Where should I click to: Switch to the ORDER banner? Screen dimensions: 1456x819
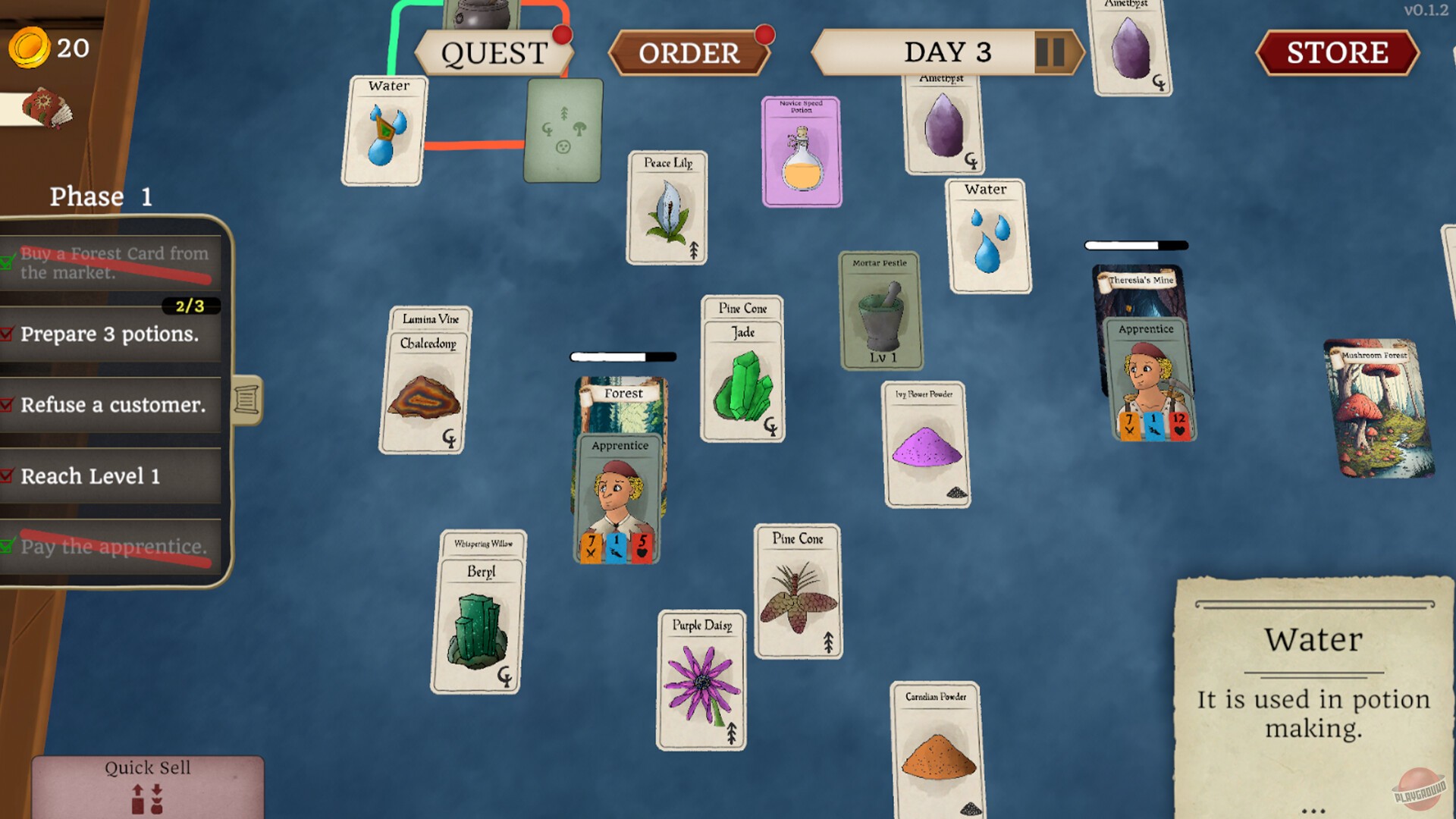point(689,53)
